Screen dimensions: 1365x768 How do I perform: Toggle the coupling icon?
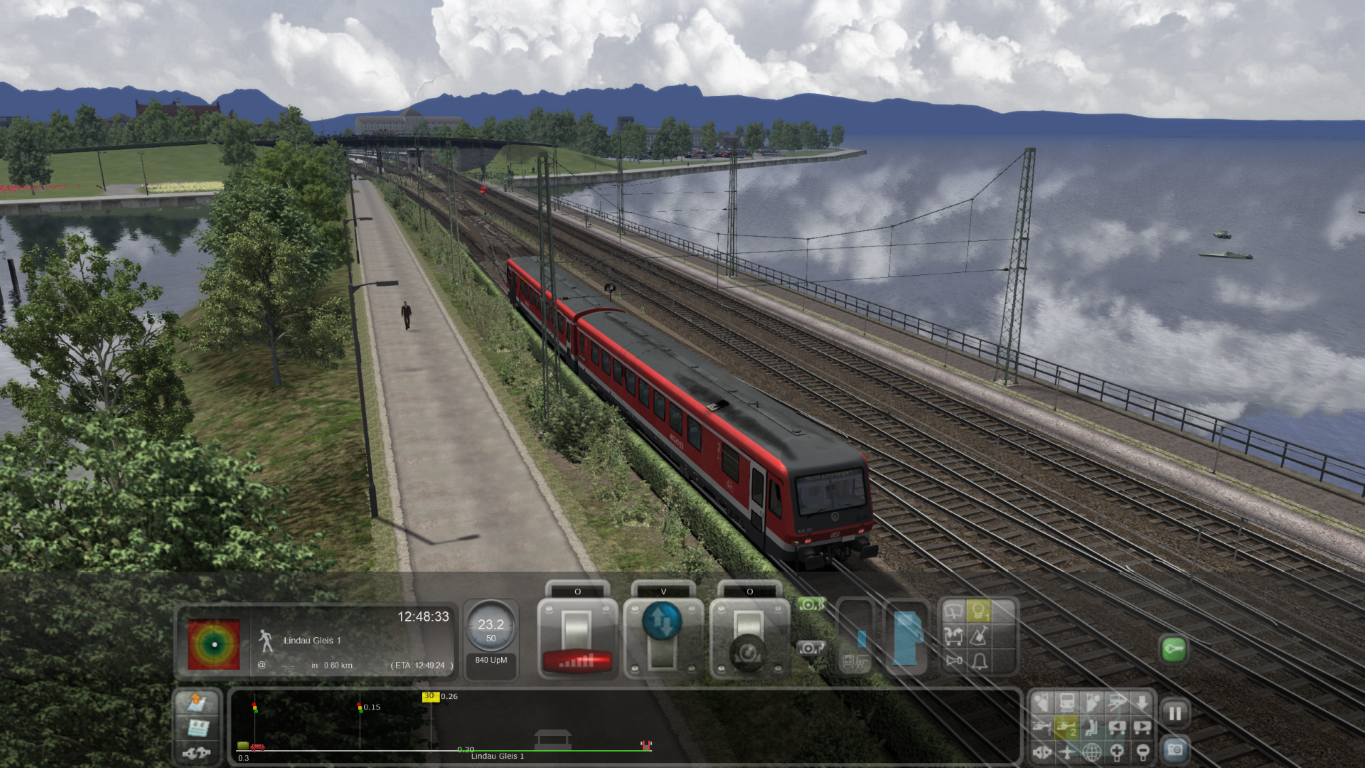point(197,751)
